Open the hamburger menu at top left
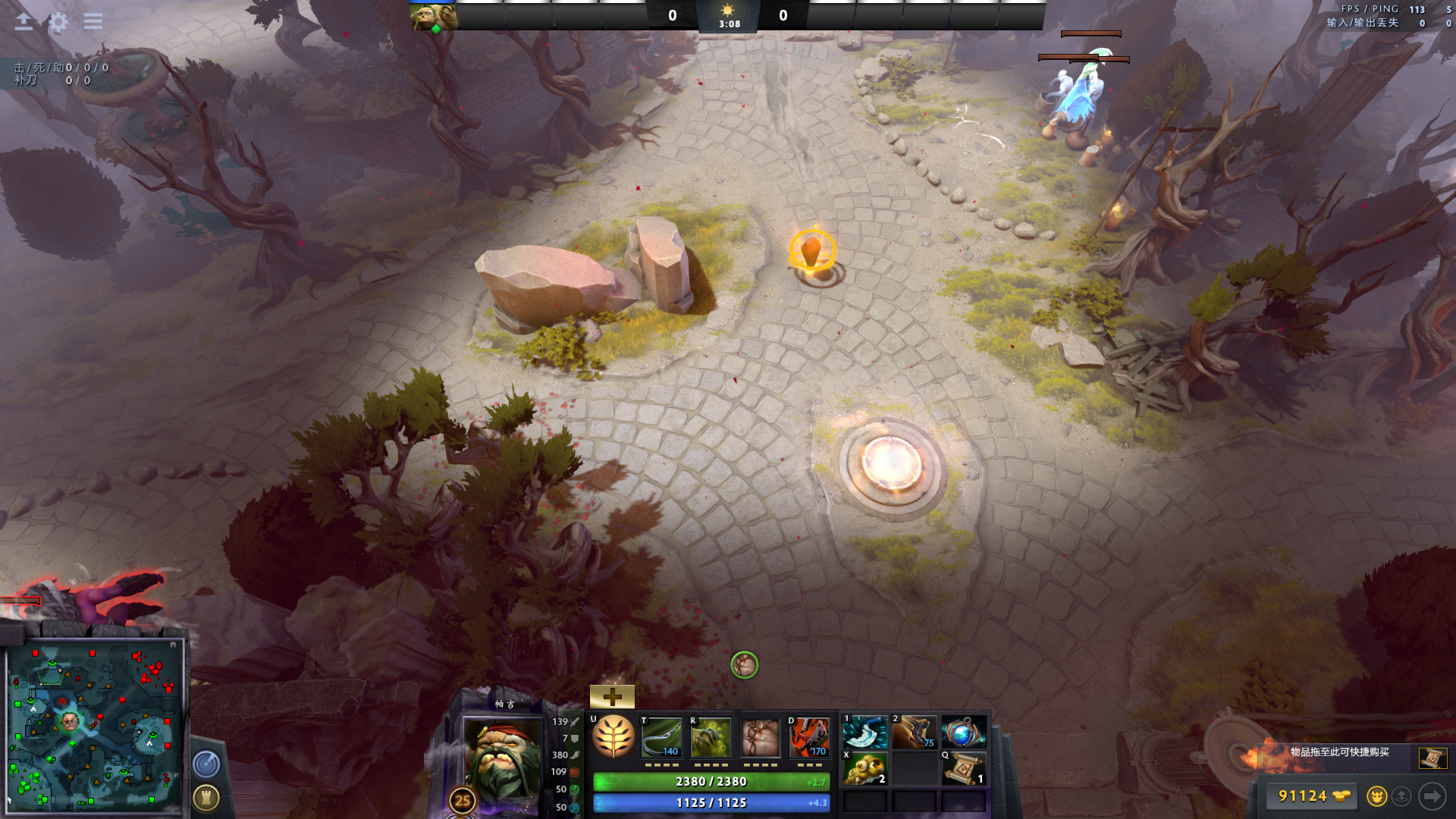This screenshot has height=819, width=1456. pos(93,21)
